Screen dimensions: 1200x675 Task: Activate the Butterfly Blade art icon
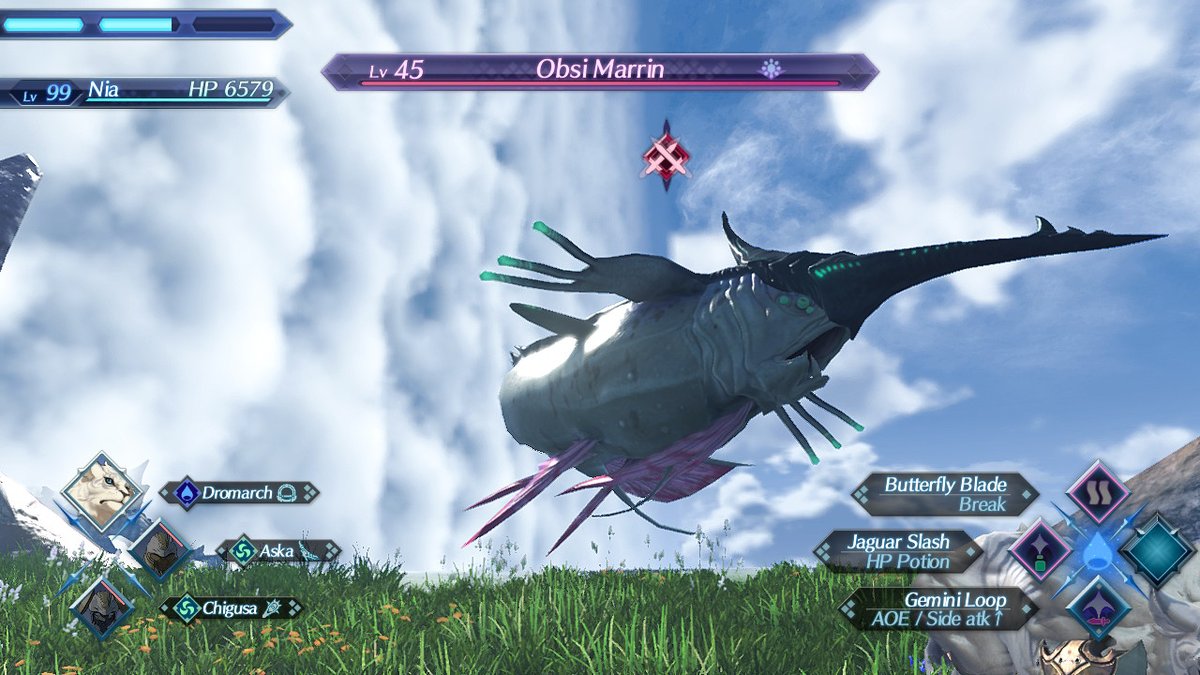coord(1097,493)
